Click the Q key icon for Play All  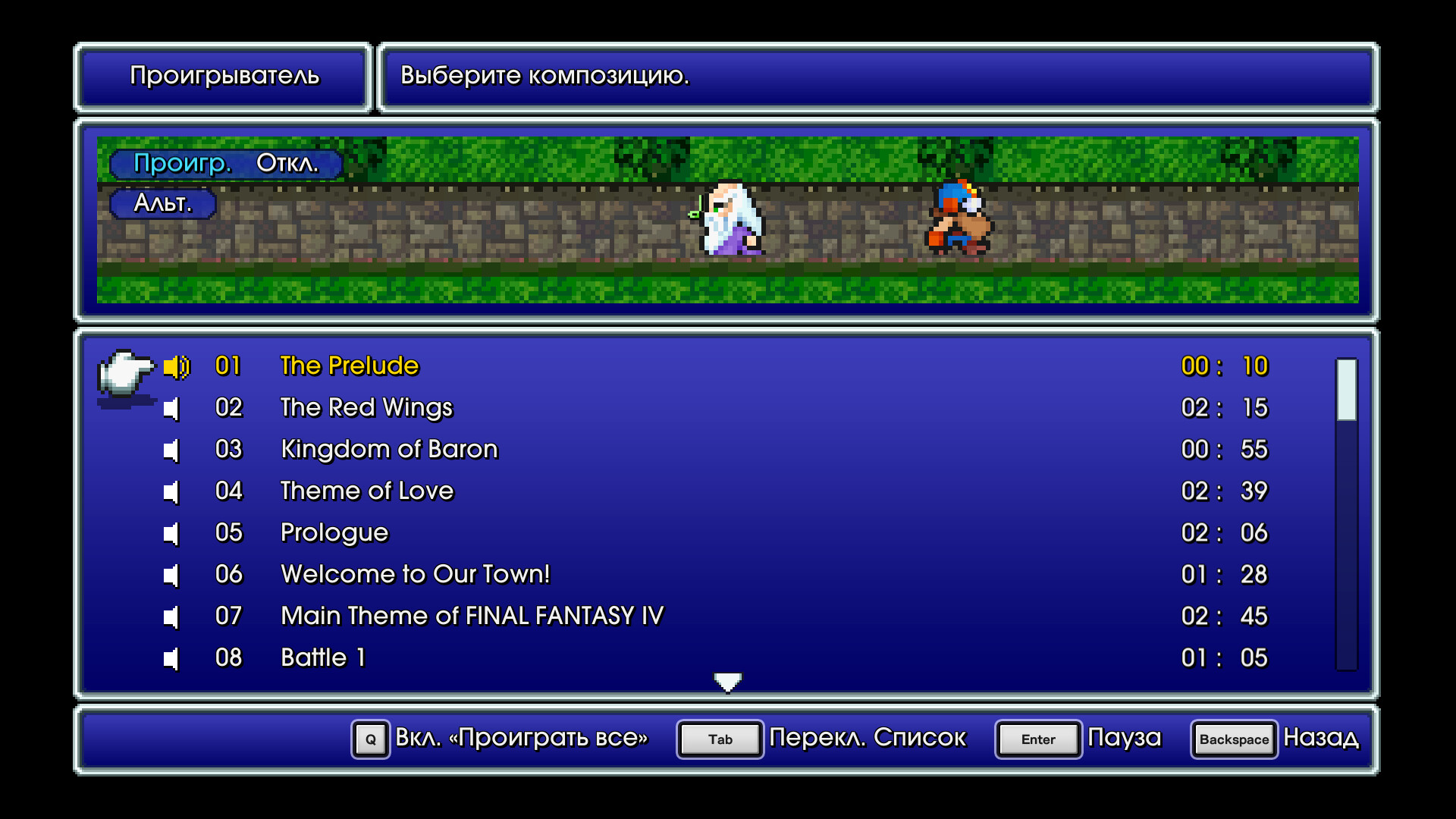[370, 739]
